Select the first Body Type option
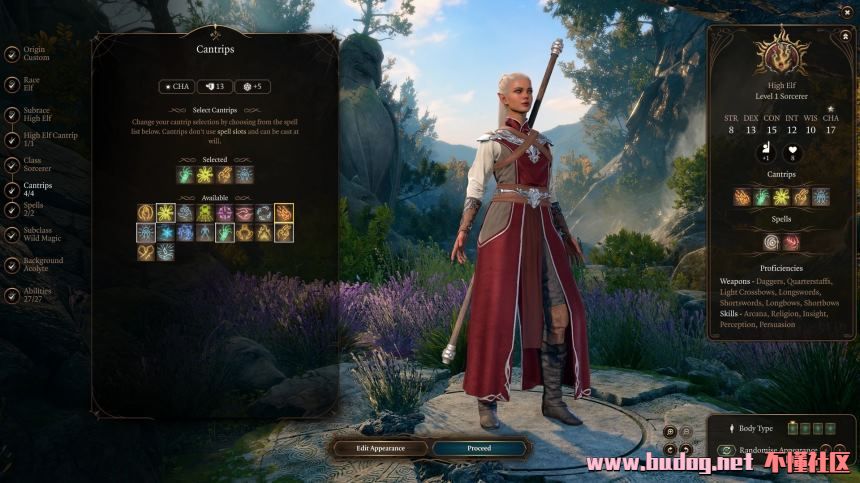Screen dimensions: 860x483 click(x=792, y=429)
